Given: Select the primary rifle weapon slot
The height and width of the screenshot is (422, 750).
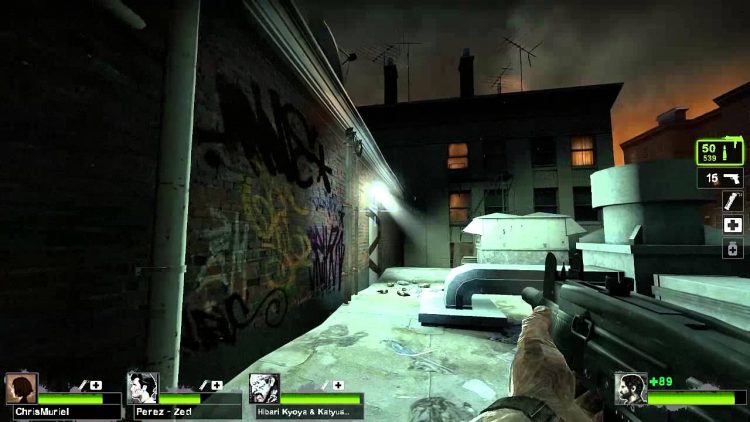Looking at the screenshot, I should (720, 151).
